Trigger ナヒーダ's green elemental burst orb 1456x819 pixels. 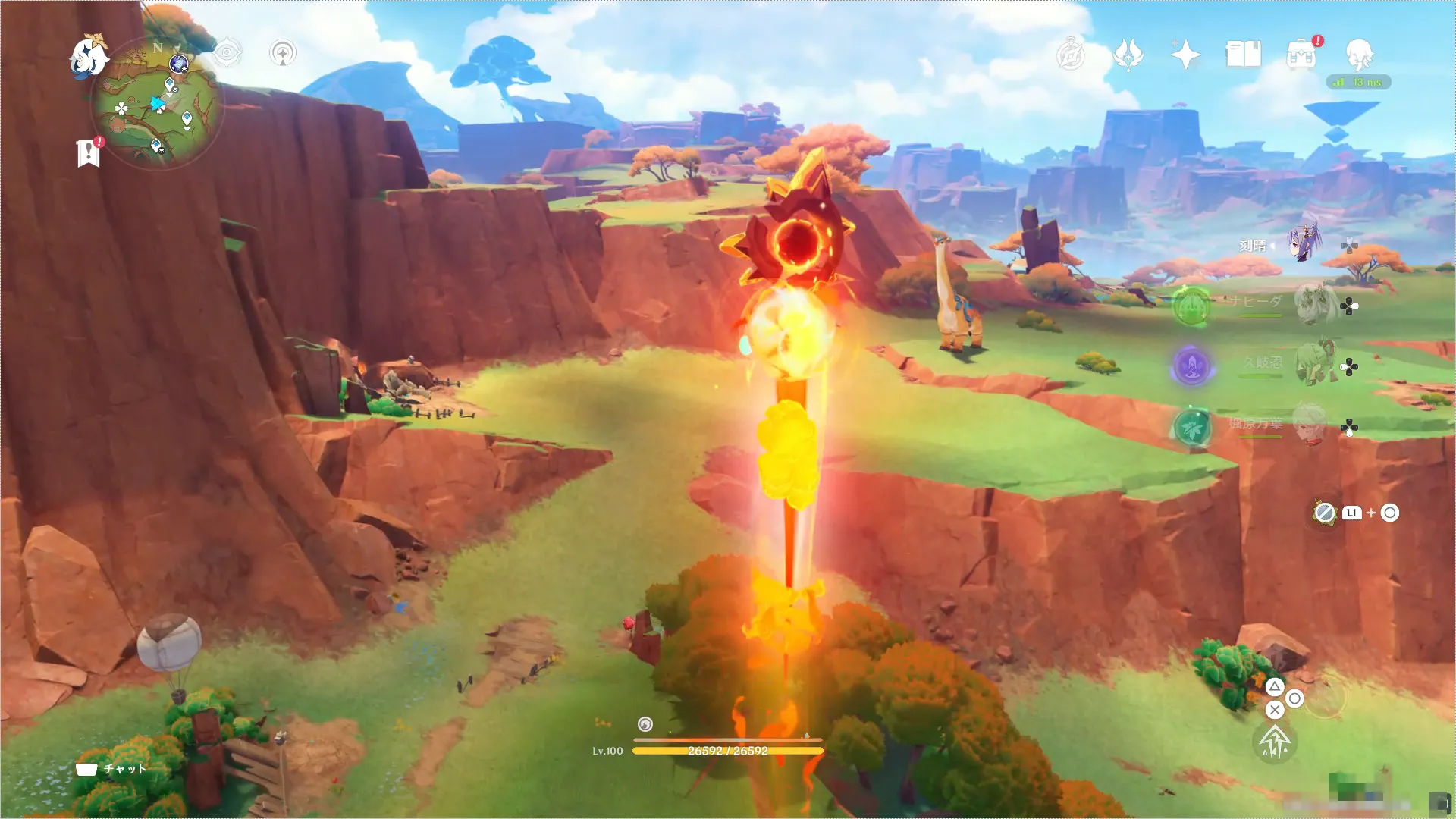coord(1191,307)
